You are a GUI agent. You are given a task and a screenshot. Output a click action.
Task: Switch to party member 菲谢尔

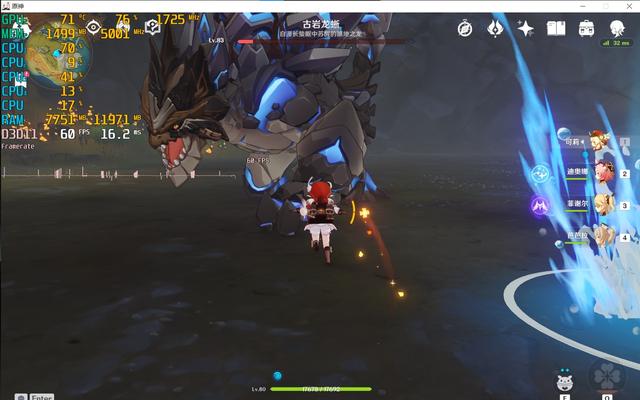[603, 204]
